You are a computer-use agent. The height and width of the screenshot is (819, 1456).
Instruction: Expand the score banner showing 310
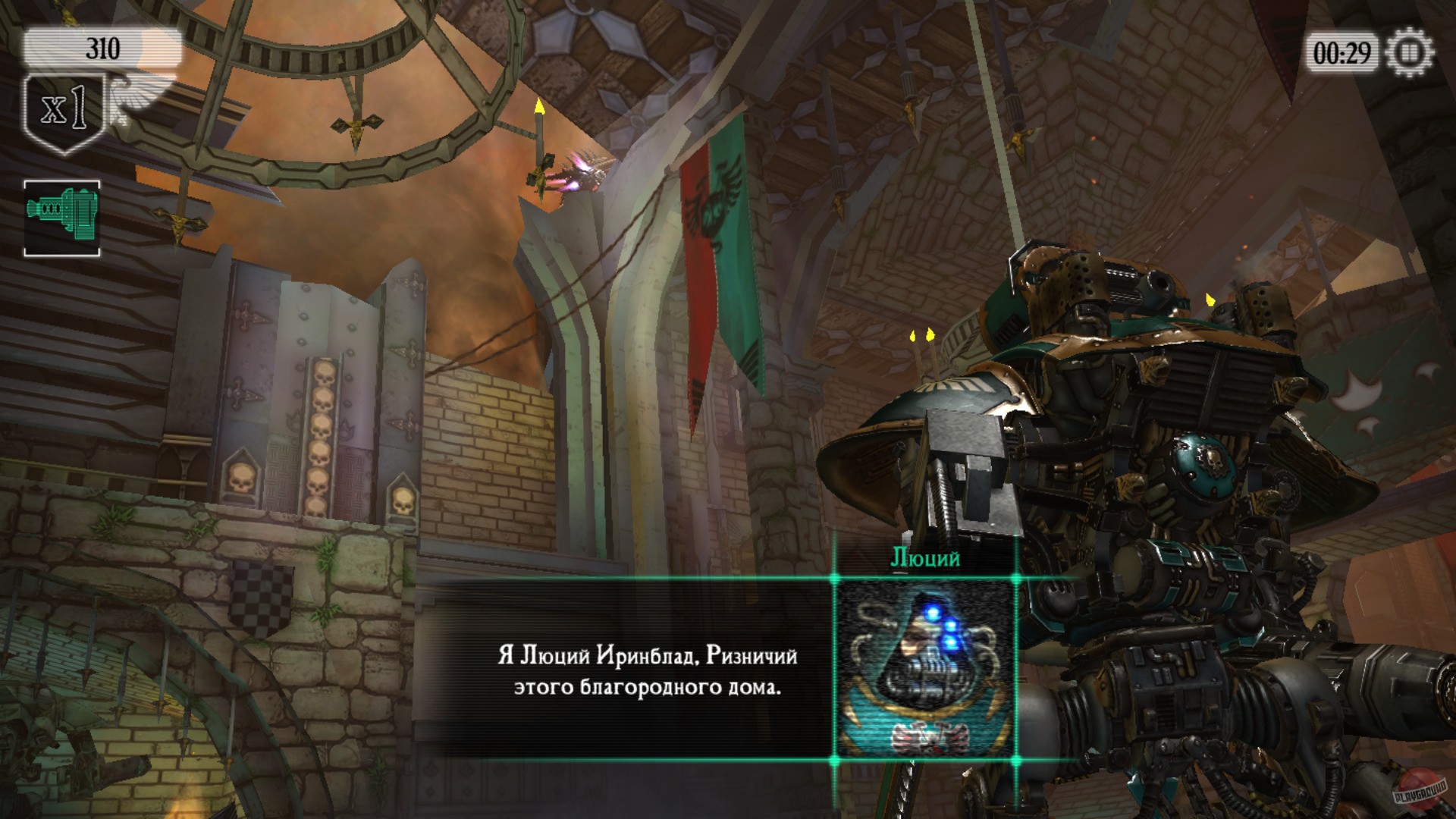click(x=99, y=47)
